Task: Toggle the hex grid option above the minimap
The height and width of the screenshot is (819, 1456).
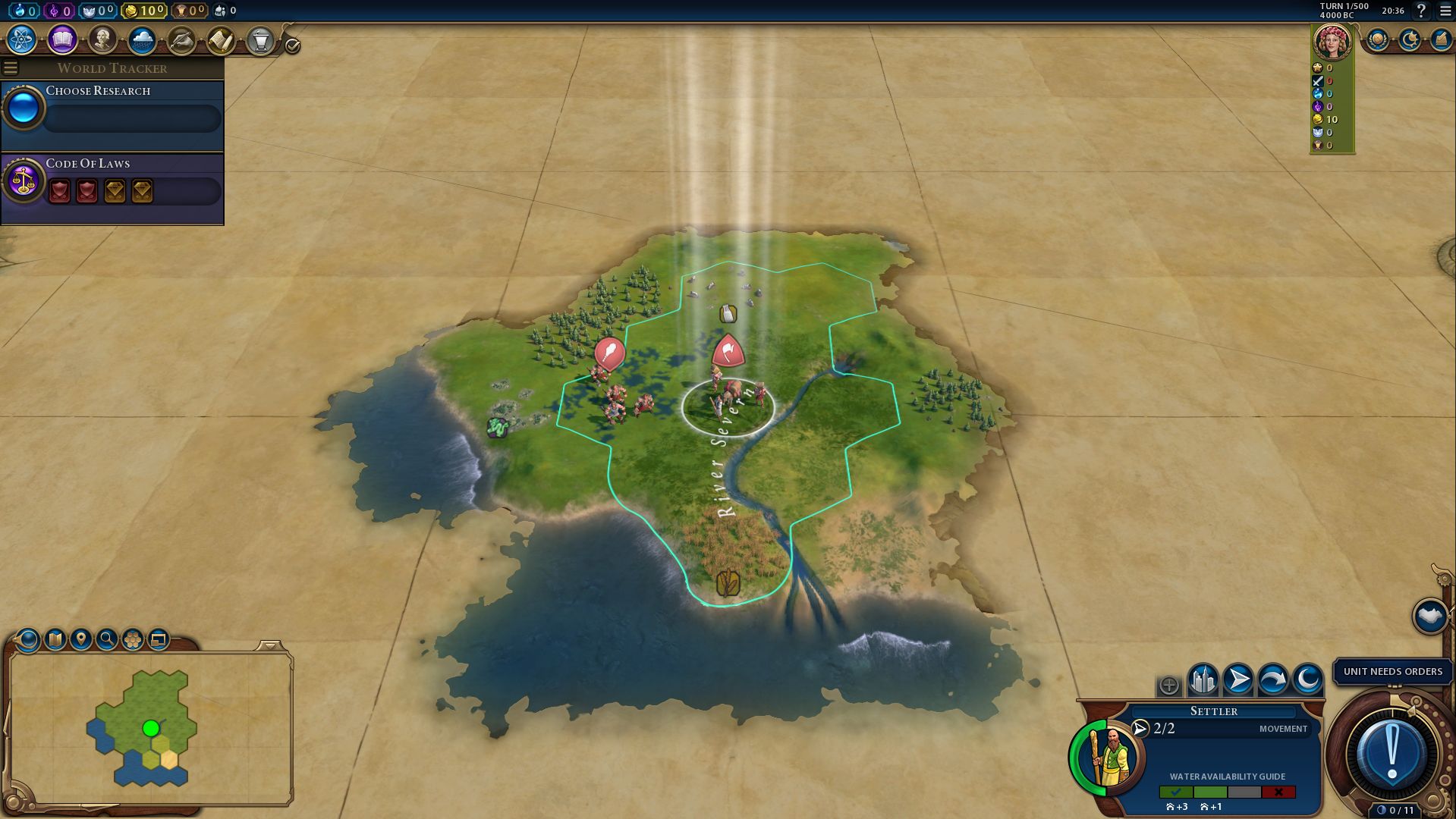Action: pos(133,639)
